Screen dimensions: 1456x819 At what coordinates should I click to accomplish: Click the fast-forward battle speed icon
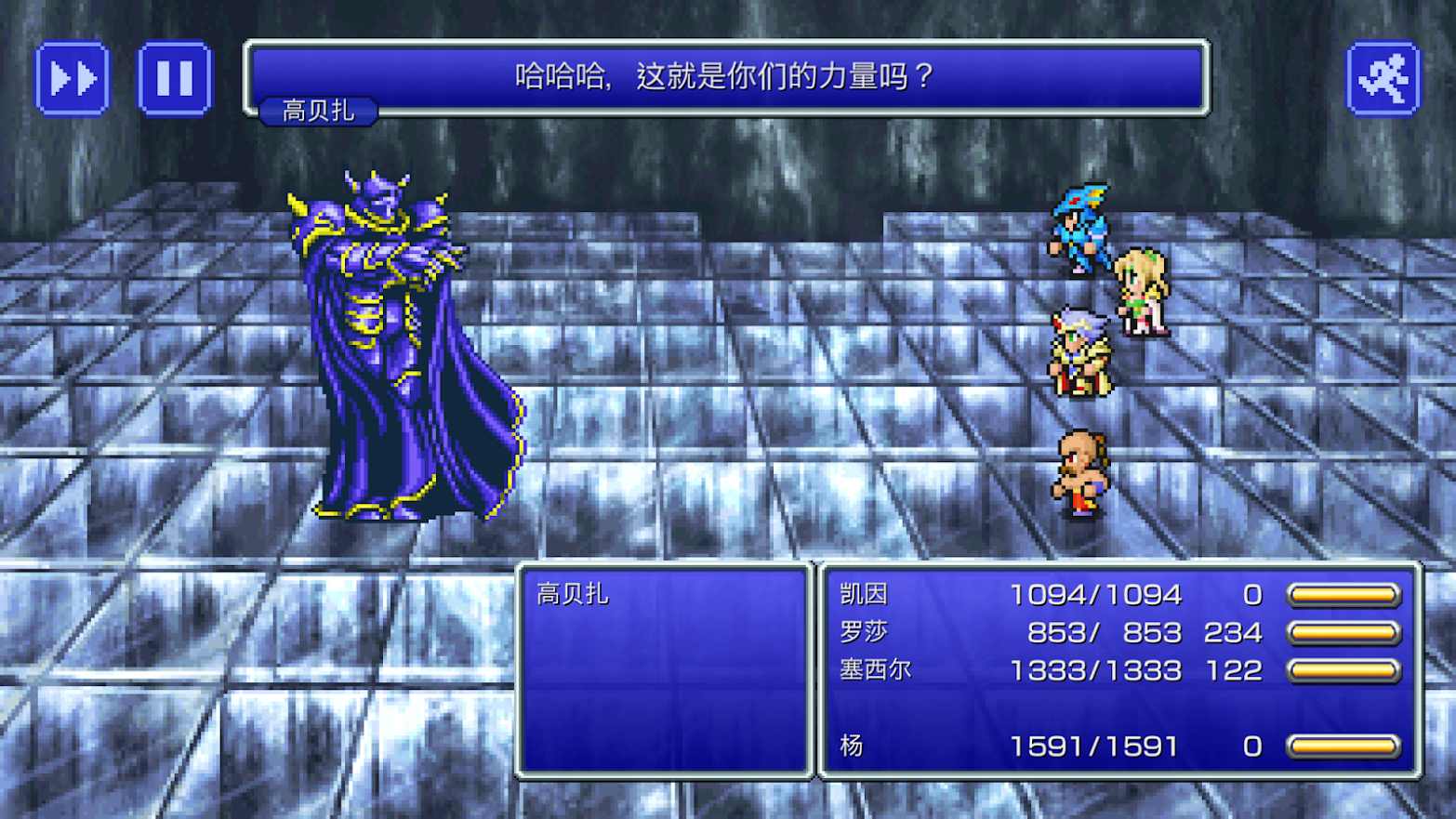(73, 77)
